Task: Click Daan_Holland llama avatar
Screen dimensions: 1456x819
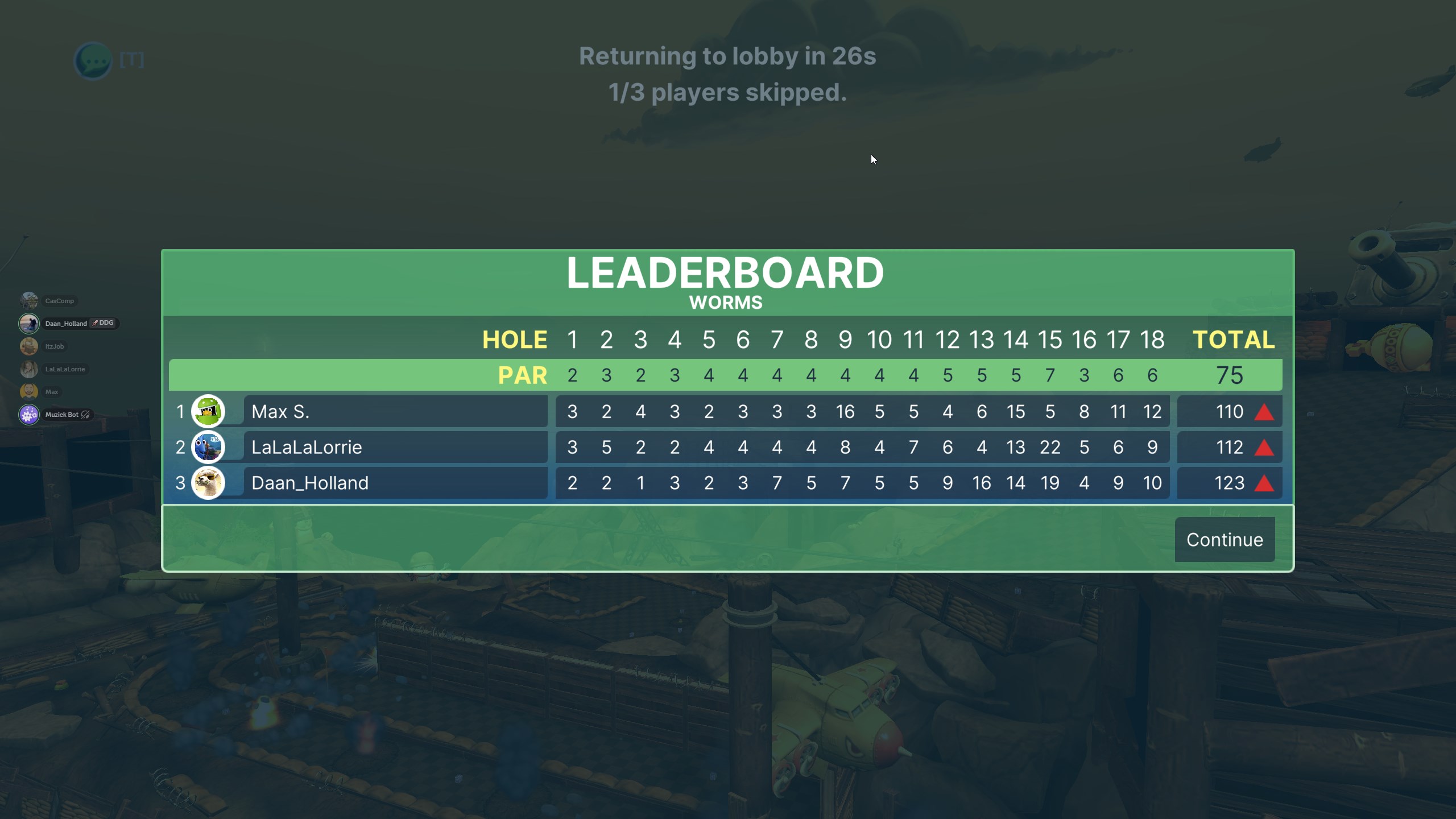Action: click(x=208, y=483)
